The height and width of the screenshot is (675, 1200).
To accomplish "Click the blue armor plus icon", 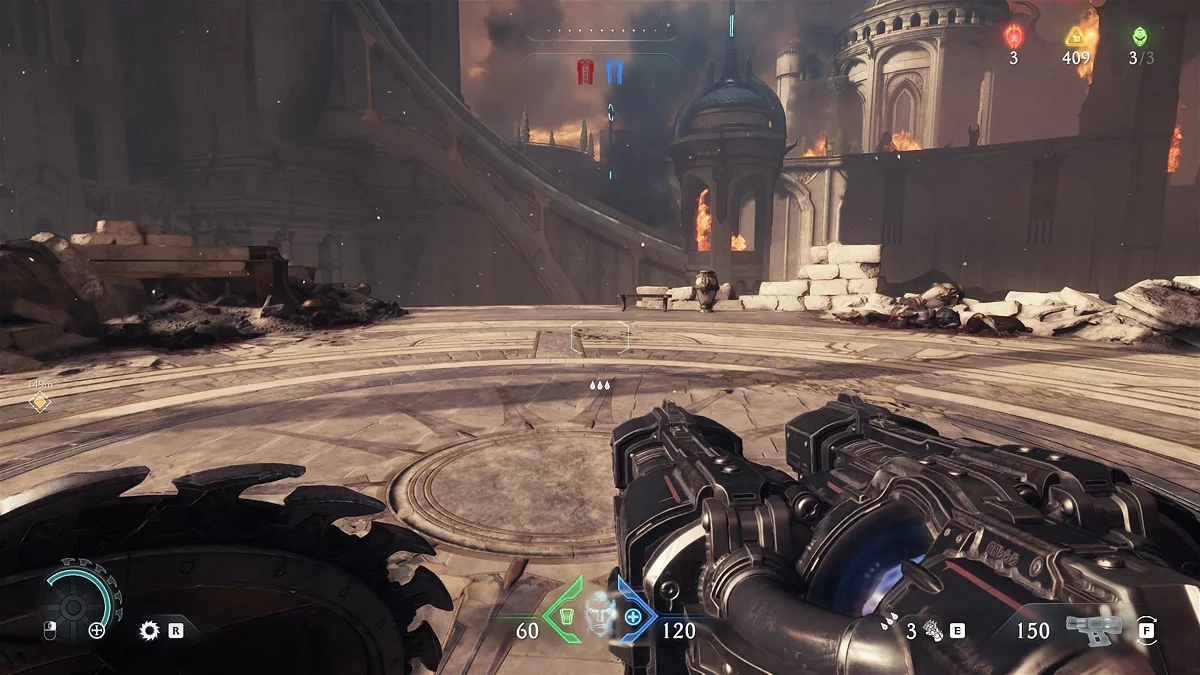I will (633, 616).
